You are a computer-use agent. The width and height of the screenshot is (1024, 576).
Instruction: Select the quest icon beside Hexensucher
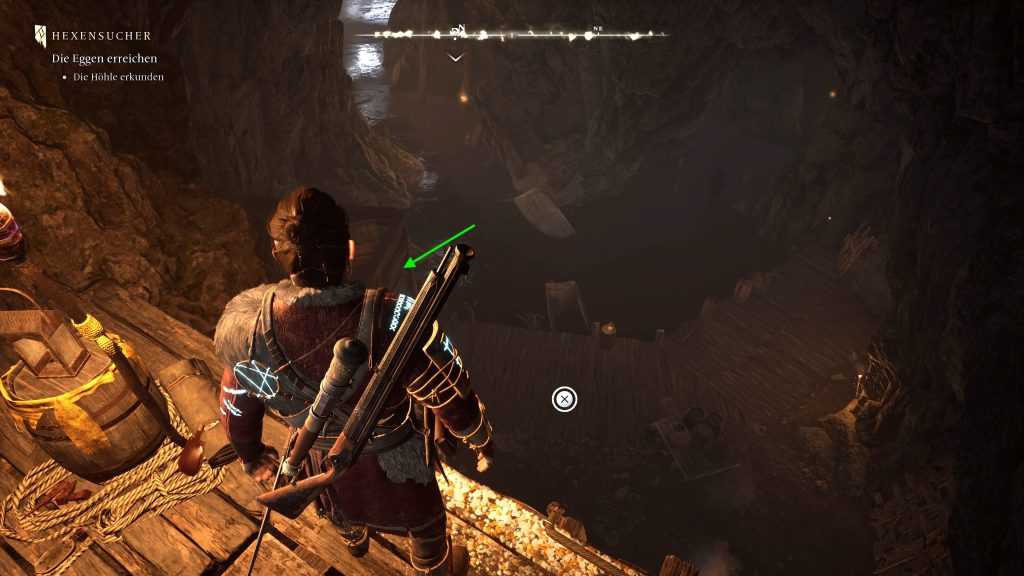(x=40, y=36)
